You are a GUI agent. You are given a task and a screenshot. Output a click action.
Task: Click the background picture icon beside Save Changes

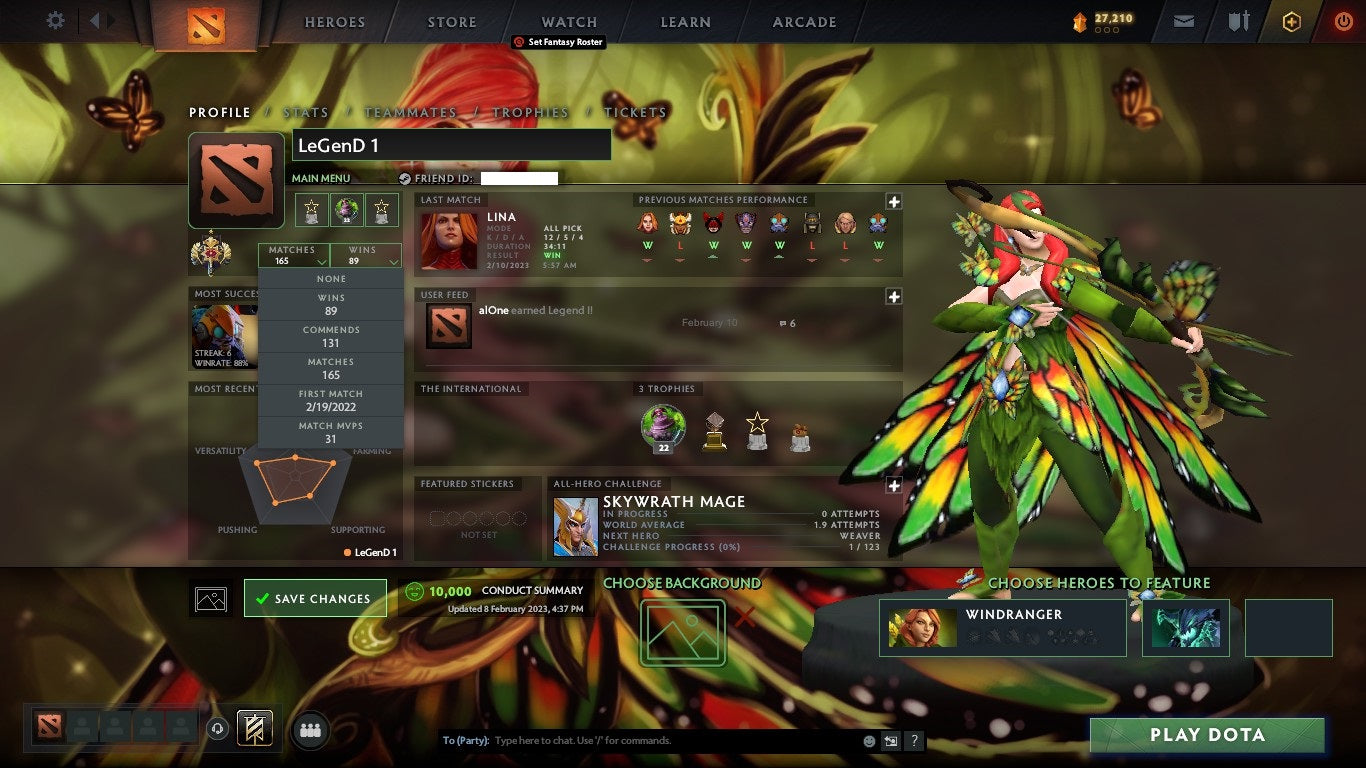(210, 598)
